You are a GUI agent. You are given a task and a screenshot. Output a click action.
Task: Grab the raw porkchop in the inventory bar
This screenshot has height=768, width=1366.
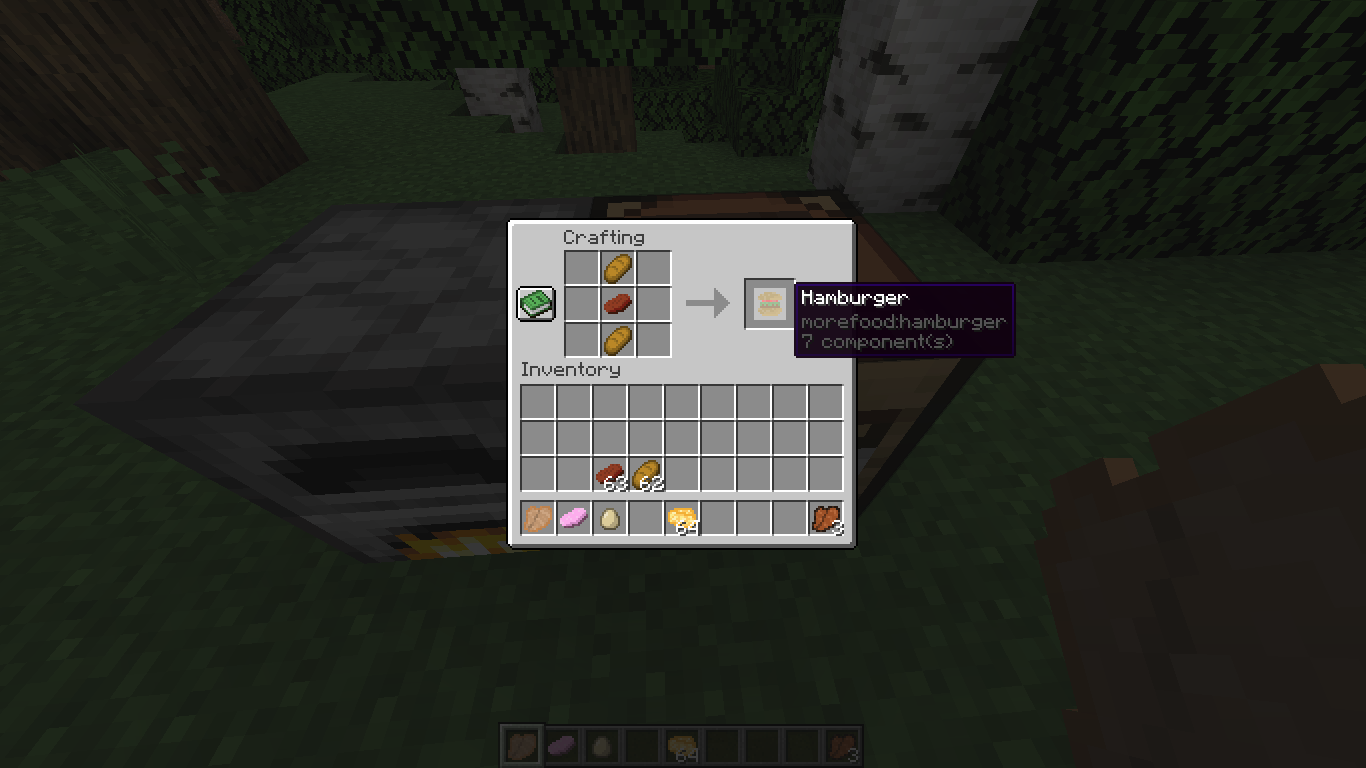point(538,517)
